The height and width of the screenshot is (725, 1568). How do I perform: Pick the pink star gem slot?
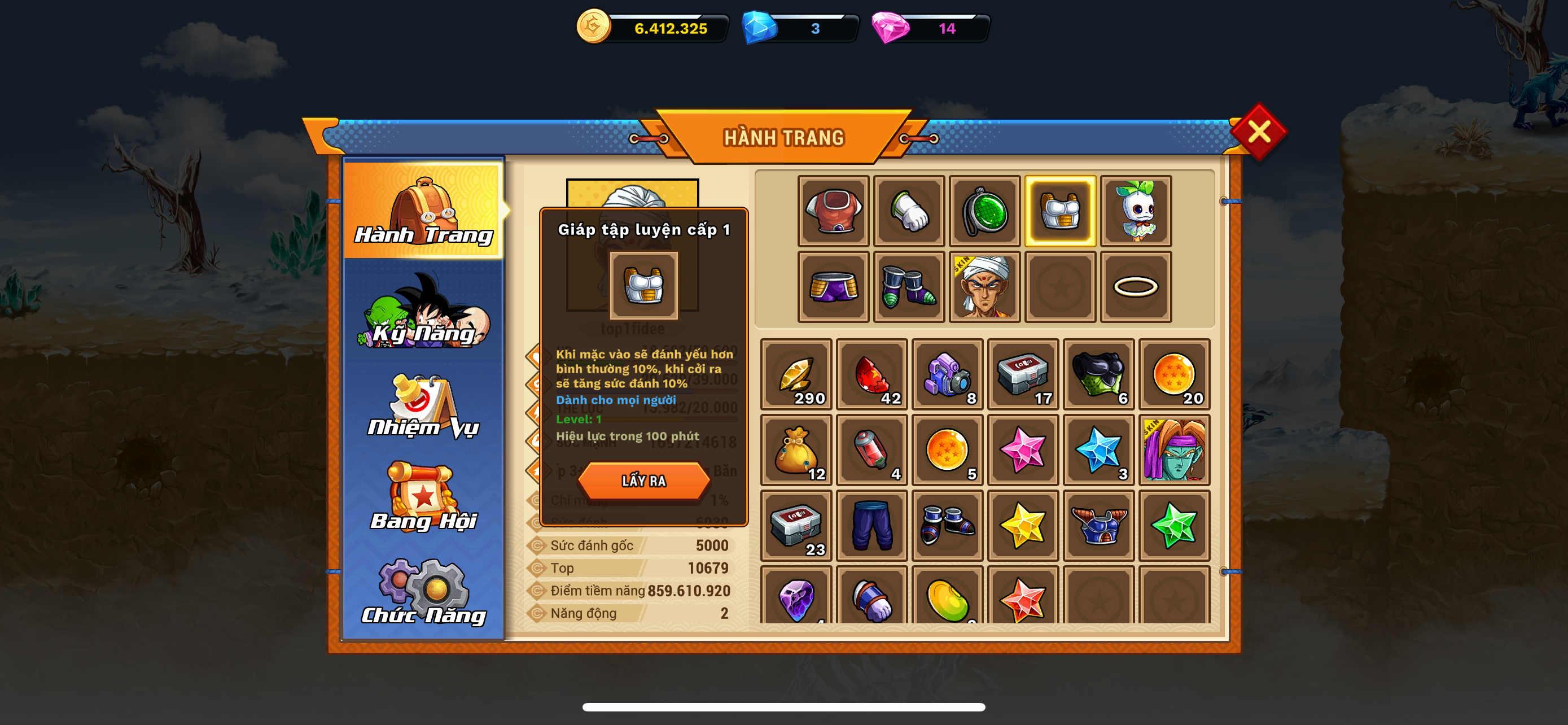1023,451
